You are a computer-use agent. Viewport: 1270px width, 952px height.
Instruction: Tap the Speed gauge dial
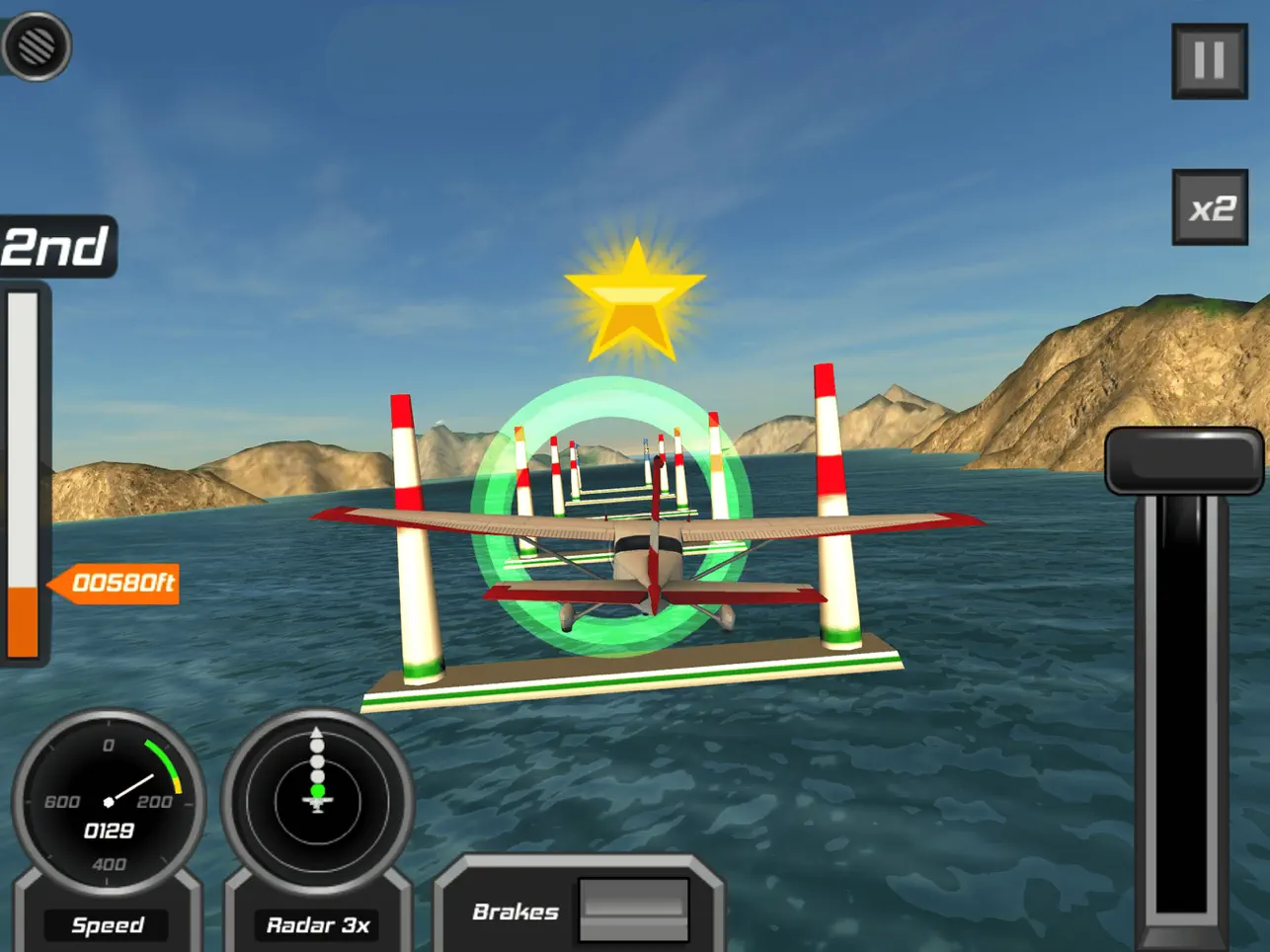click(x=109, y=802)
